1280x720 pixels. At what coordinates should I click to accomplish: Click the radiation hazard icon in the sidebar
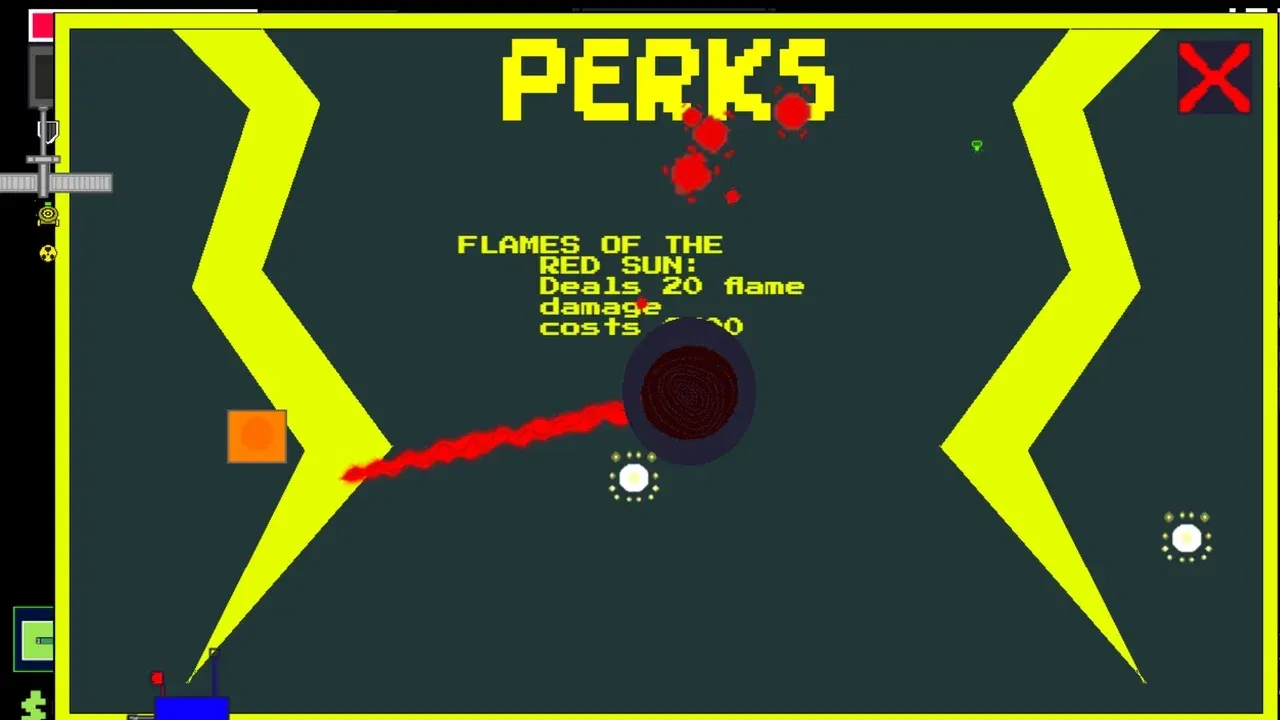click(48, 254)
